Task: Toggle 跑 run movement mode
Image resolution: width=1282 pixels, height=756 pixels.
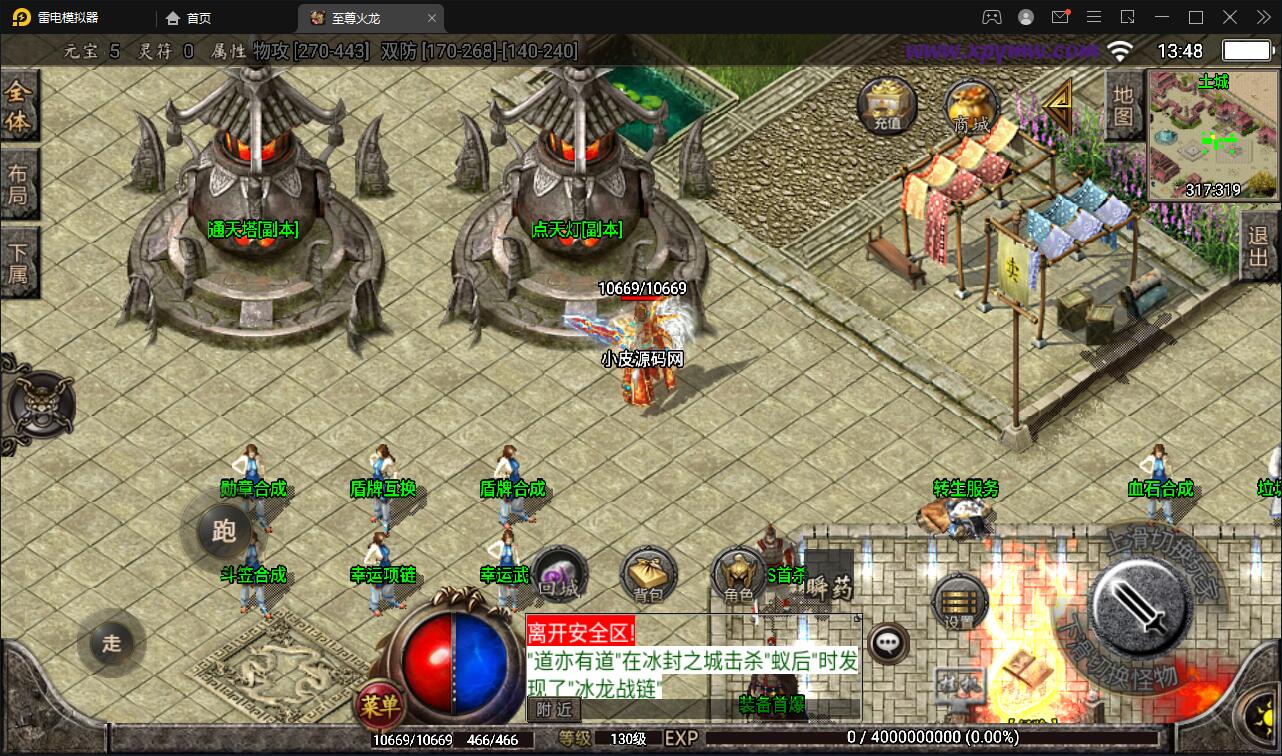Action: tap(224, 532)
